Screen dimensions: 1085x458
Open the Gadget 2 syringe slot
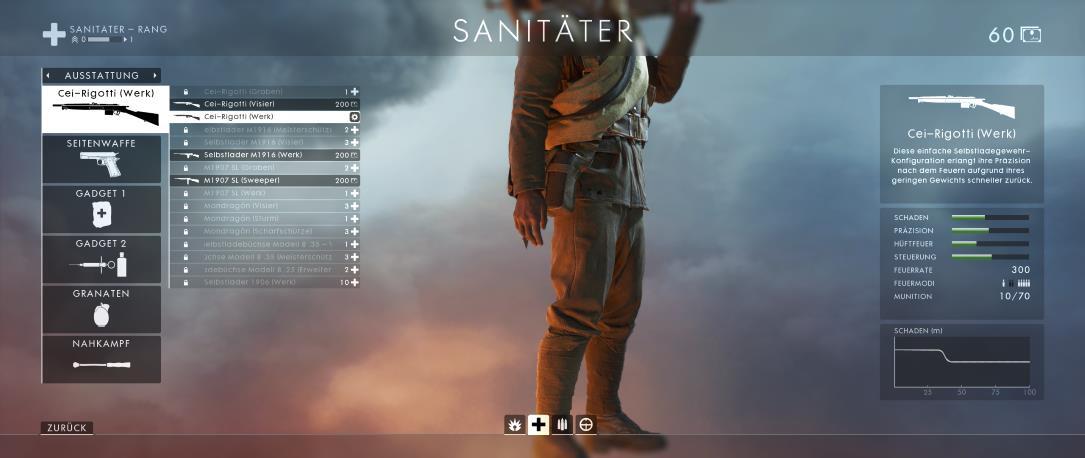(x=101, y=259)
